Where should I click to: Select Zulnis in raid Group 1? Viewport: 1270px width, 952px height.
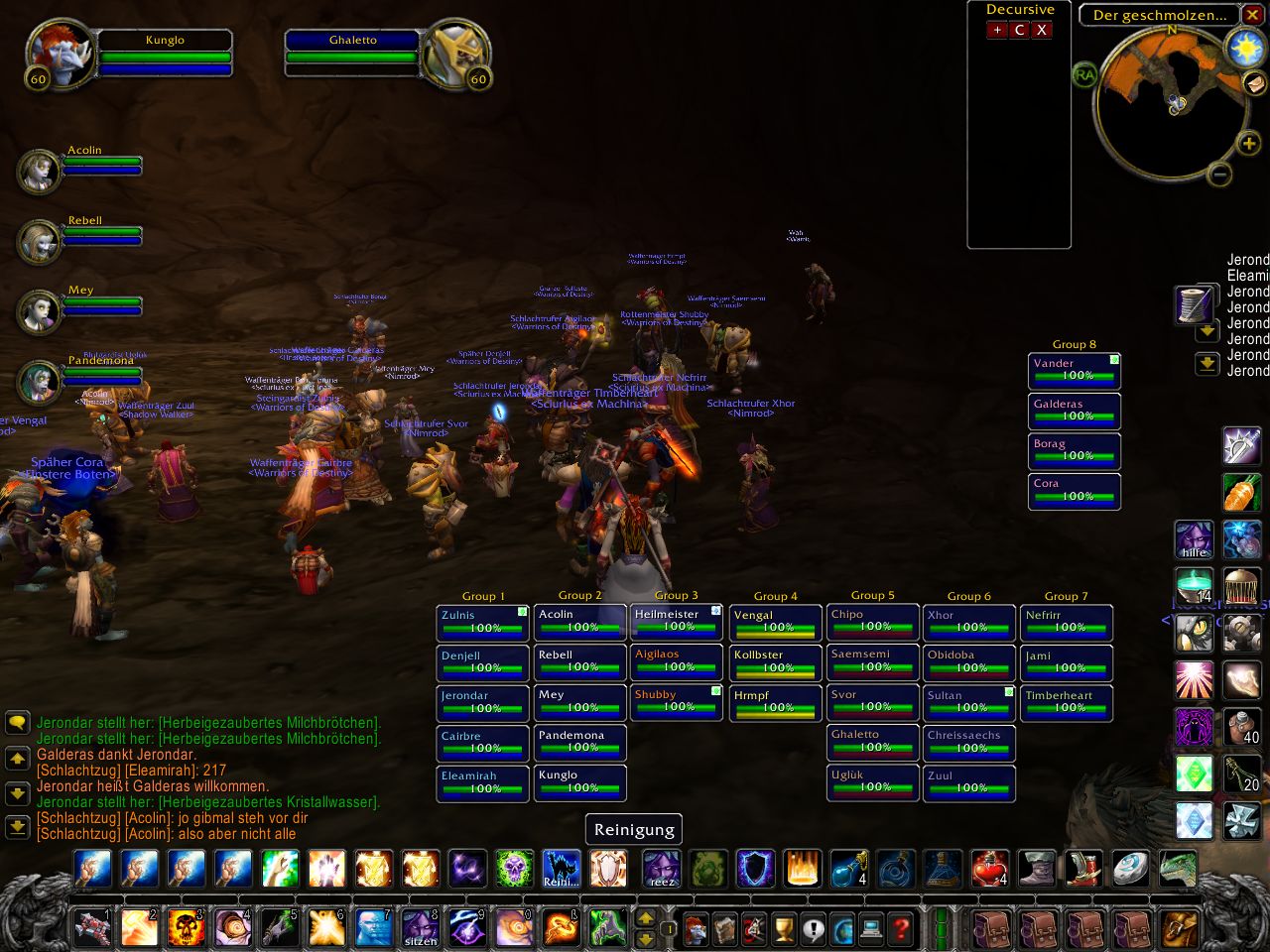click(483, 623)
